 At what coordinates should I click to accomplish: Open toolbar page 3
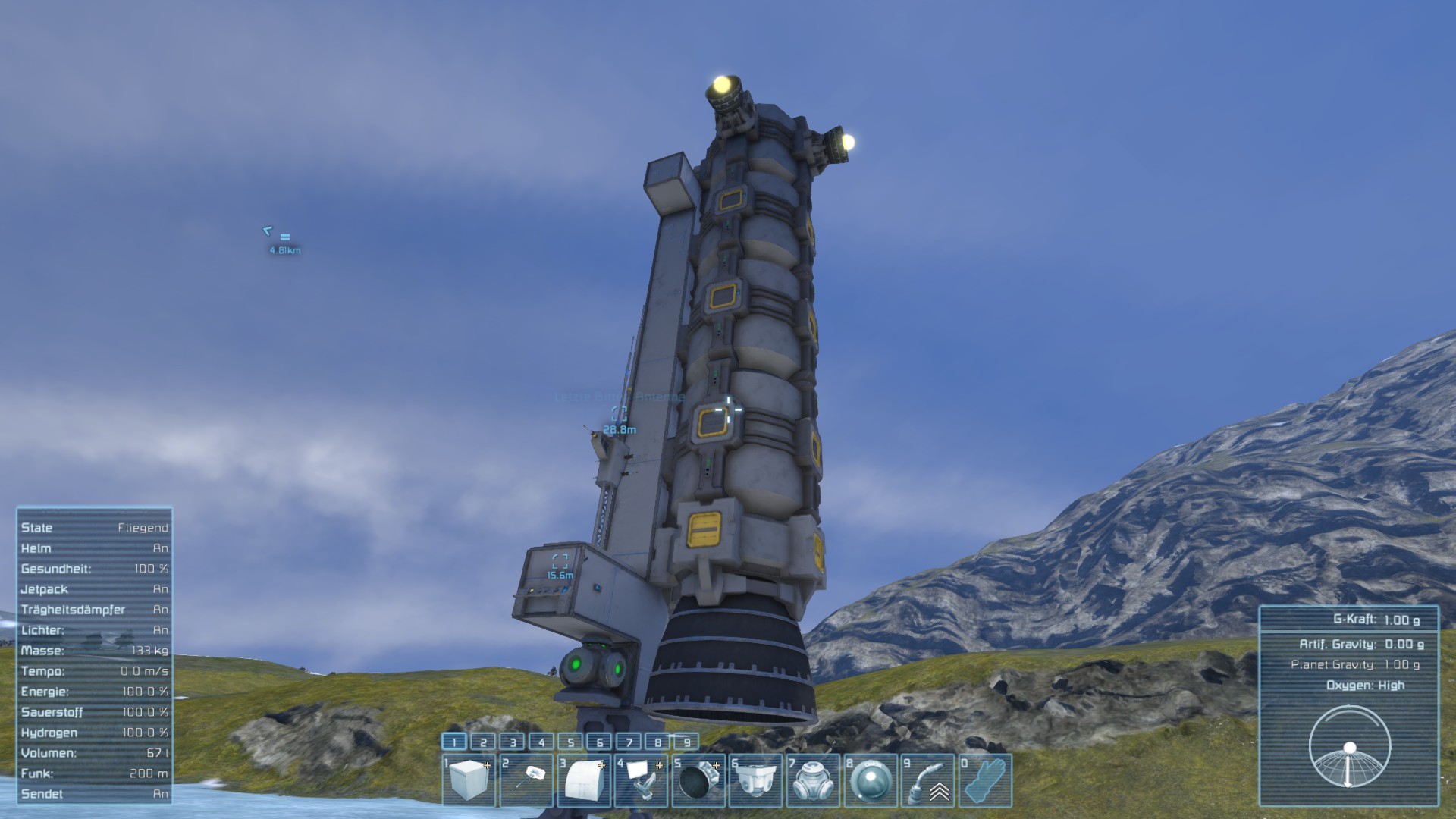(x=513, y=742)
